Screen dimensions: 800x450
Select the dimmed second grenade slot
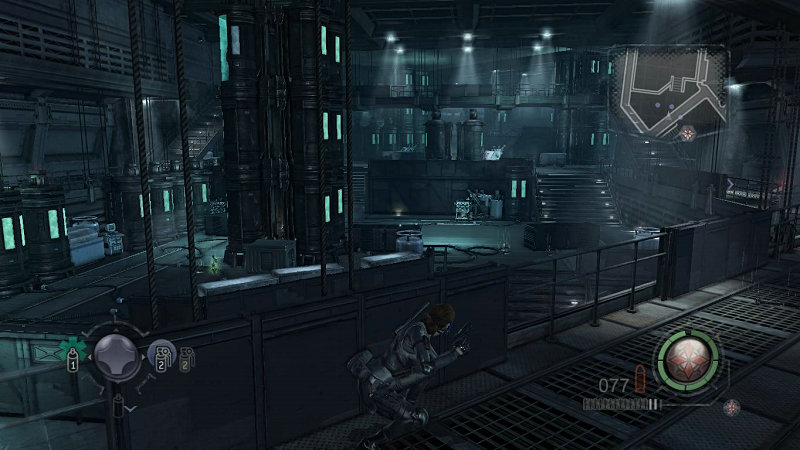tap(185, 359)
